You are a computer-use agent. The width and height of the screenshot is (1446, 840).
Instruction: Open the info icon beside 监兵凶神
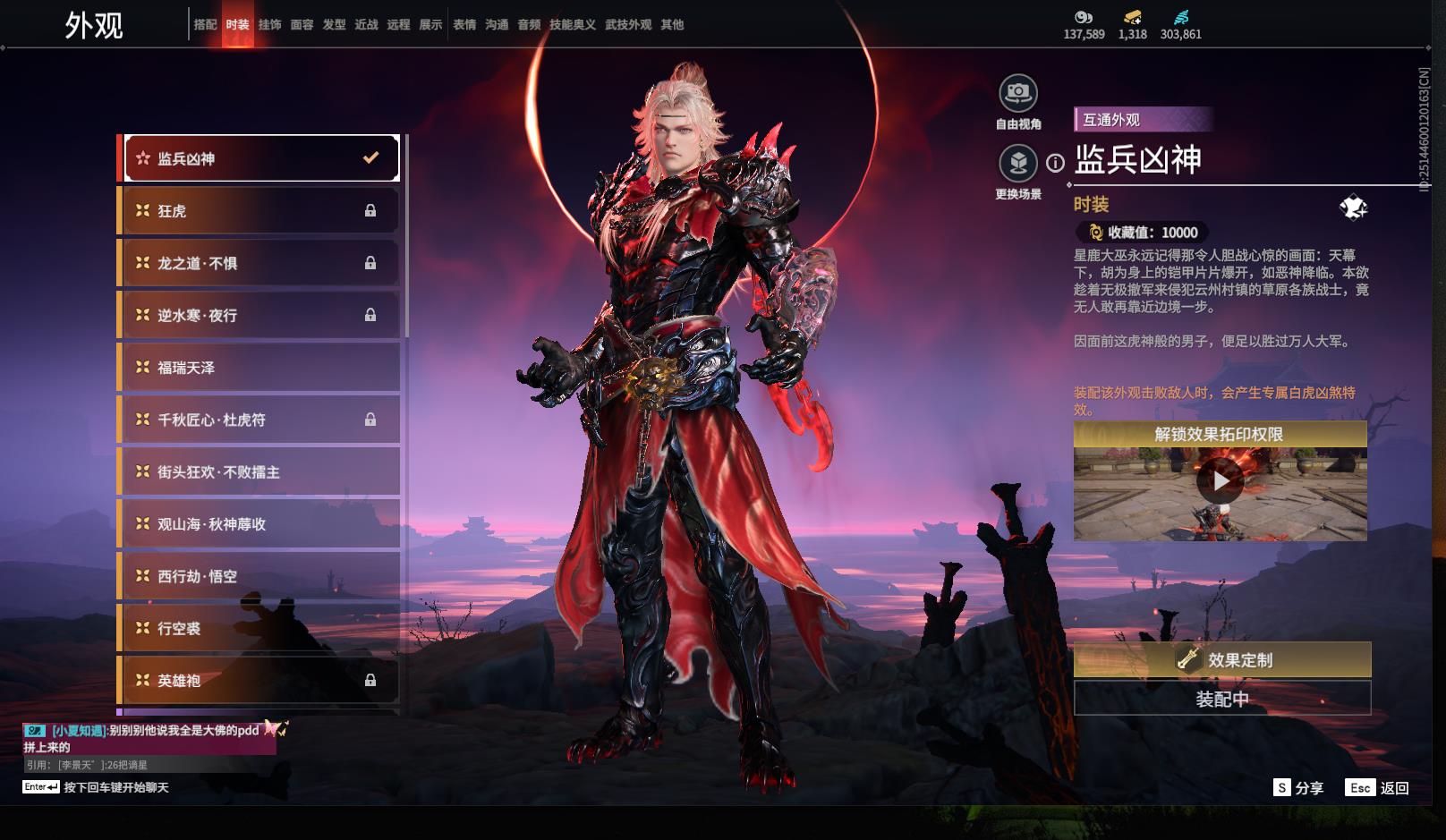[x=1056, y=164]
